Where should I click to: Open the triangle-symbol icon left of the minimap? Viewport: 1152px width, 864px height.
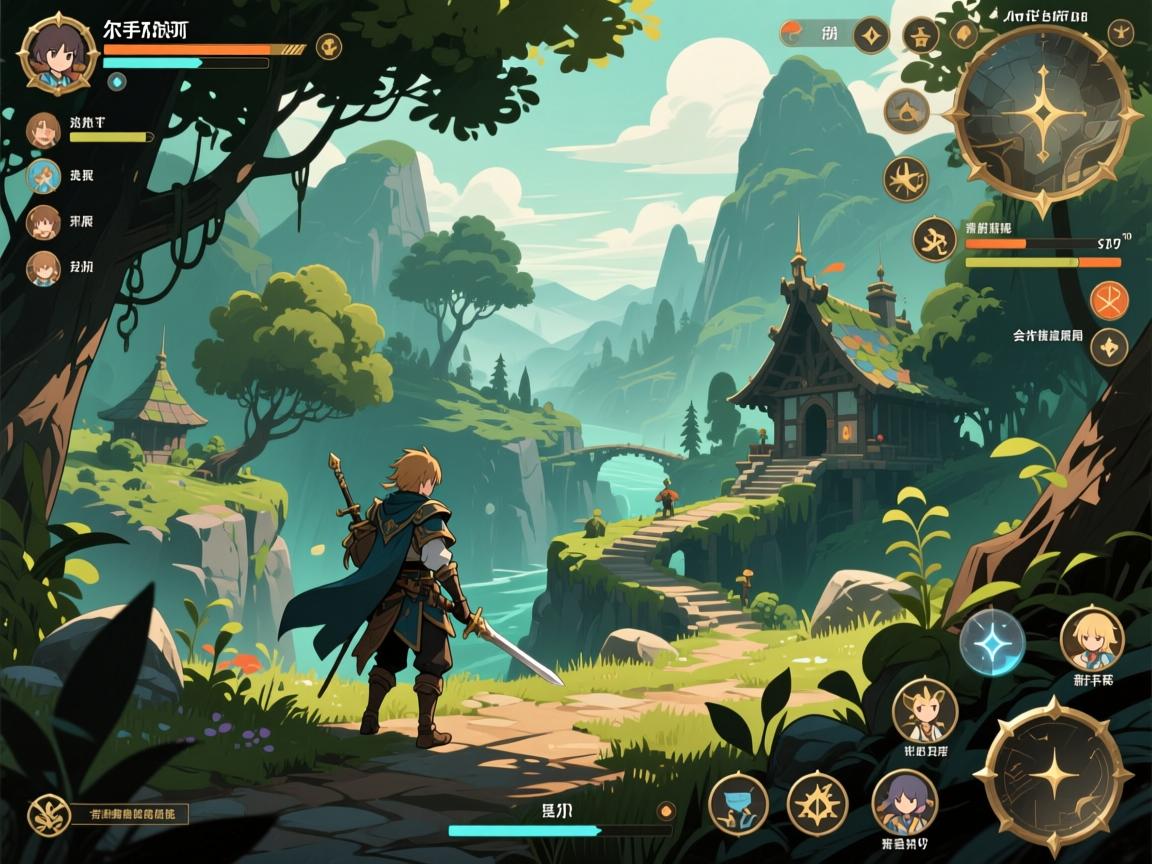point(906,111)
